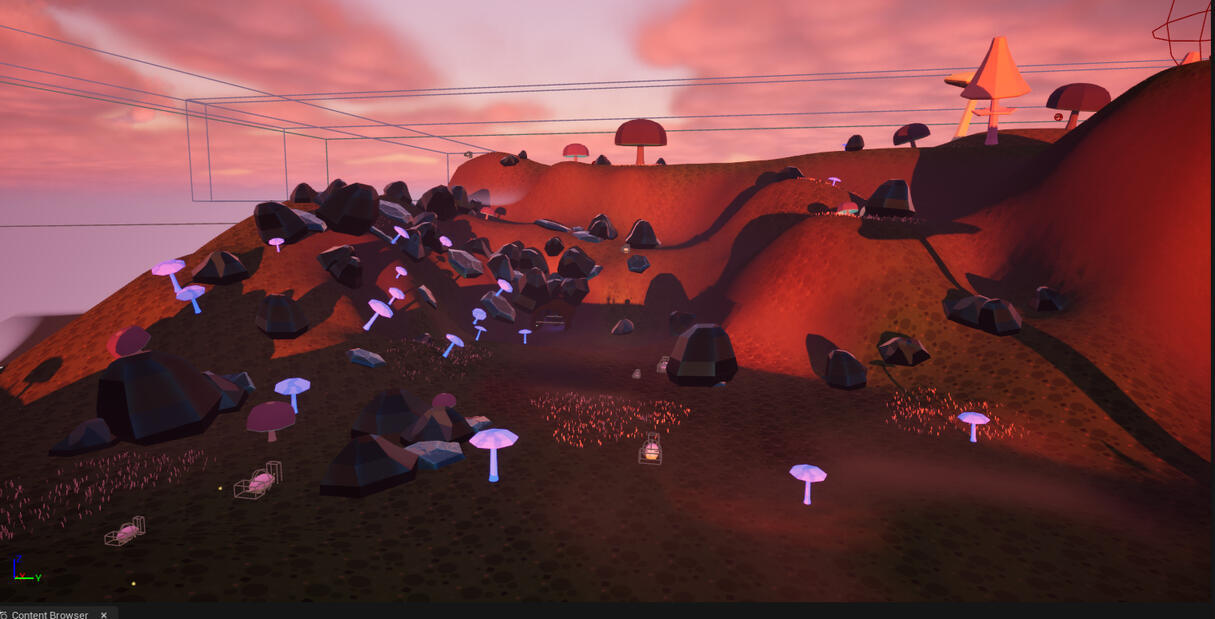Close the Content Browser tab
This screenshot has width=1215, height=619.
point(104,614)
